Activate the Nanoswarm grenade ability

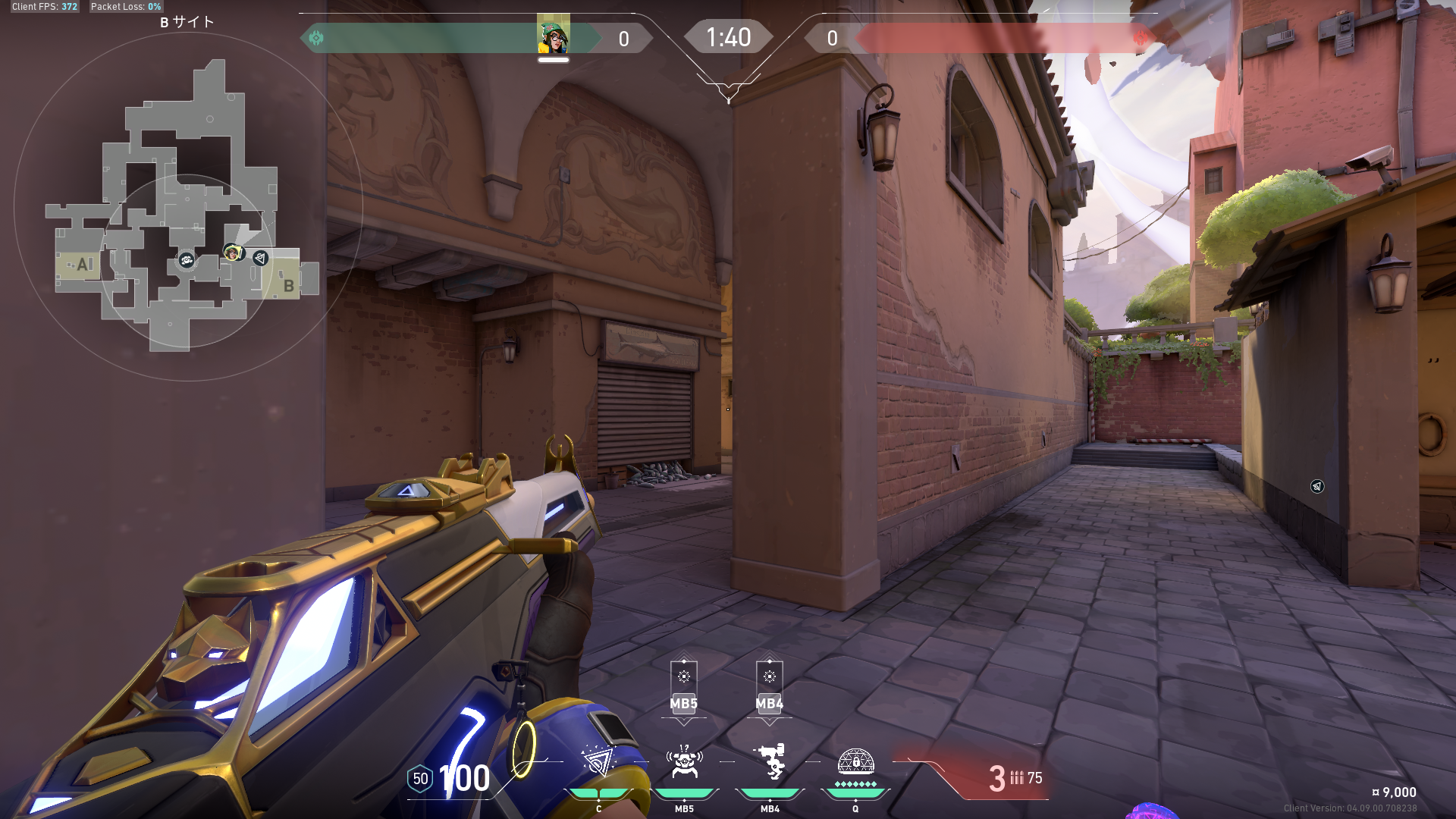click(x=598, y=761)
